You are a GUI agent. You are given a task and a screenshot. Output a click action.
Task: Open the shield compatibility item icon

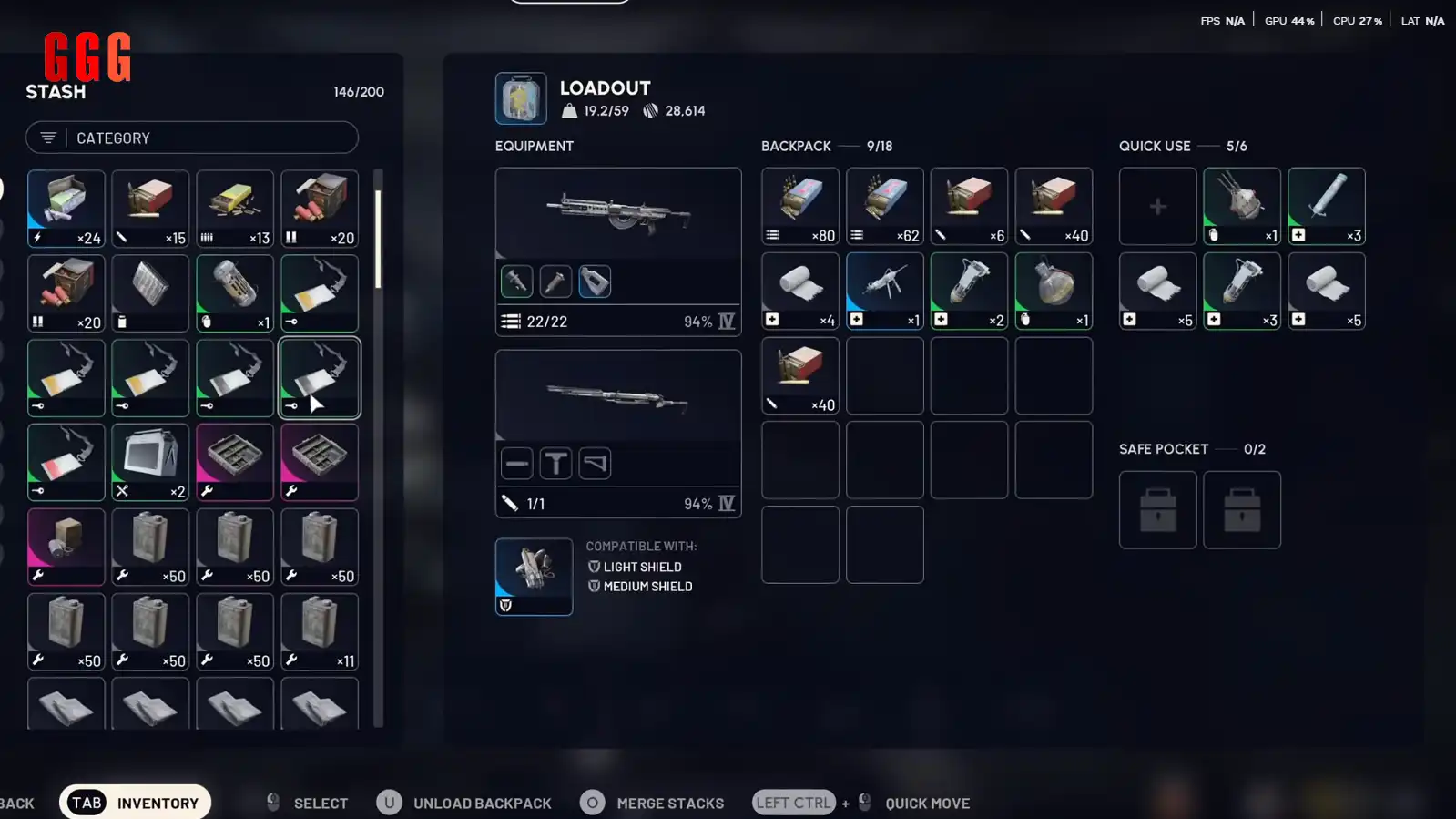point(534,576)
